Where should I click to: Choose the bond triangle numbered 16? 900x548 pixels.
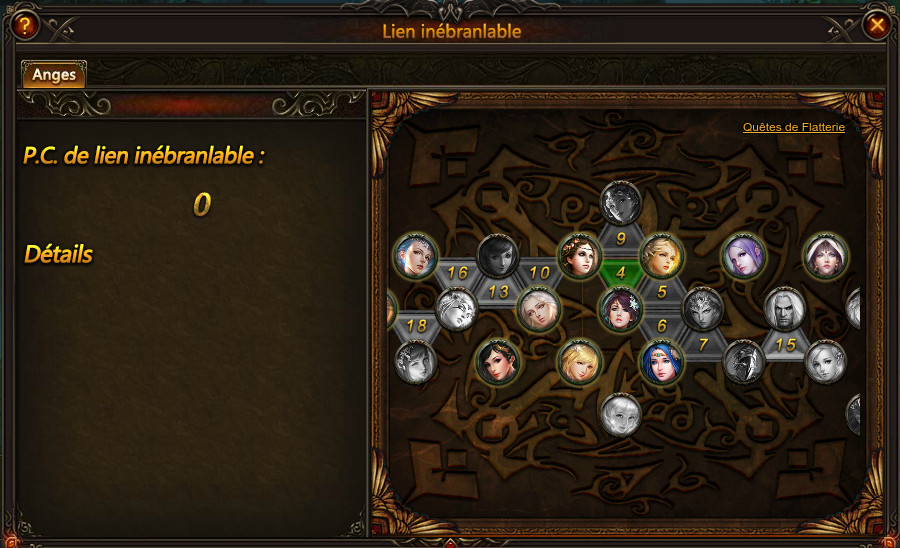458,272
